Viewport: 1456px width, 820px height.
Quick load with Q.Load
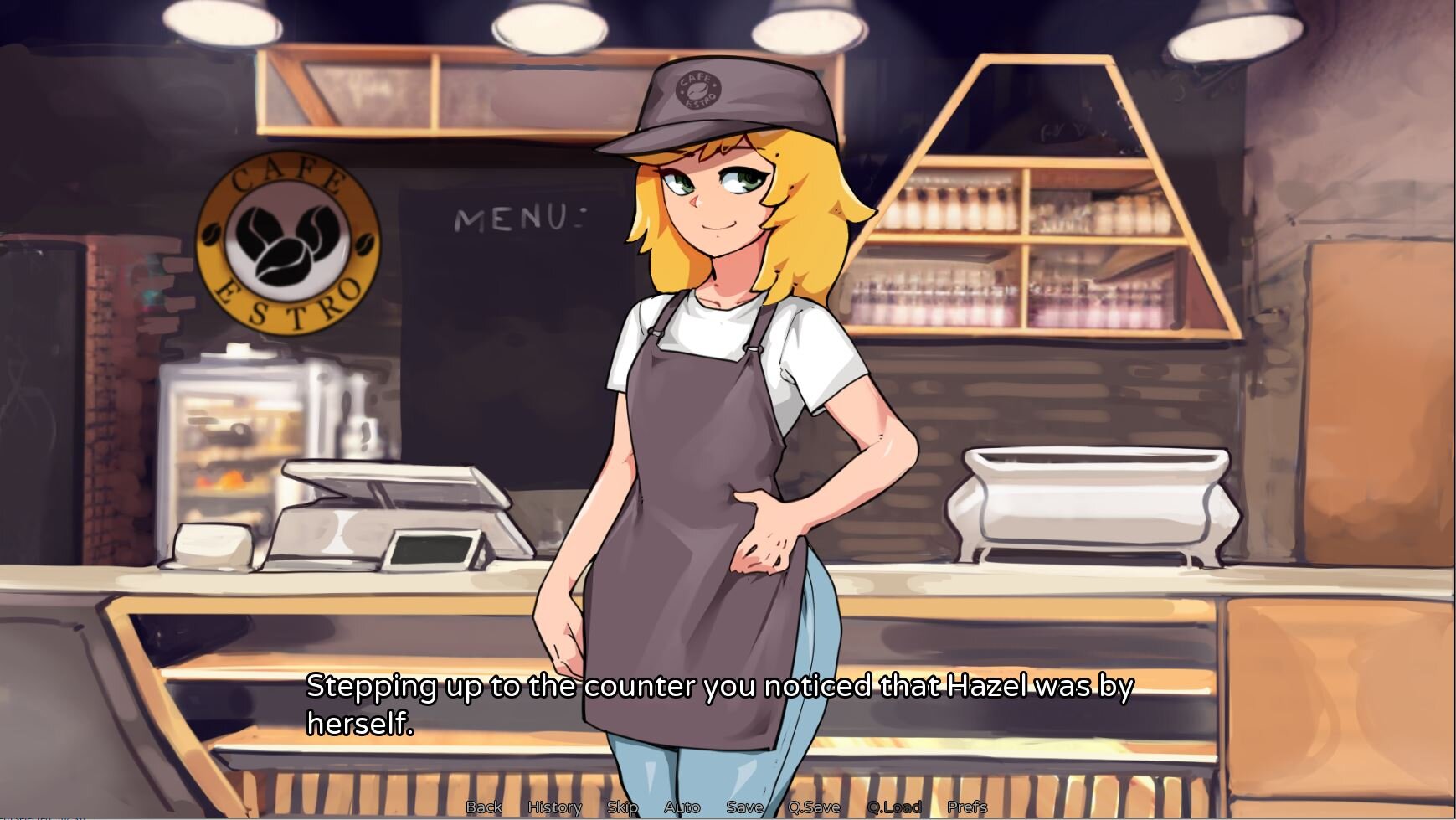[x=893, y=807]
